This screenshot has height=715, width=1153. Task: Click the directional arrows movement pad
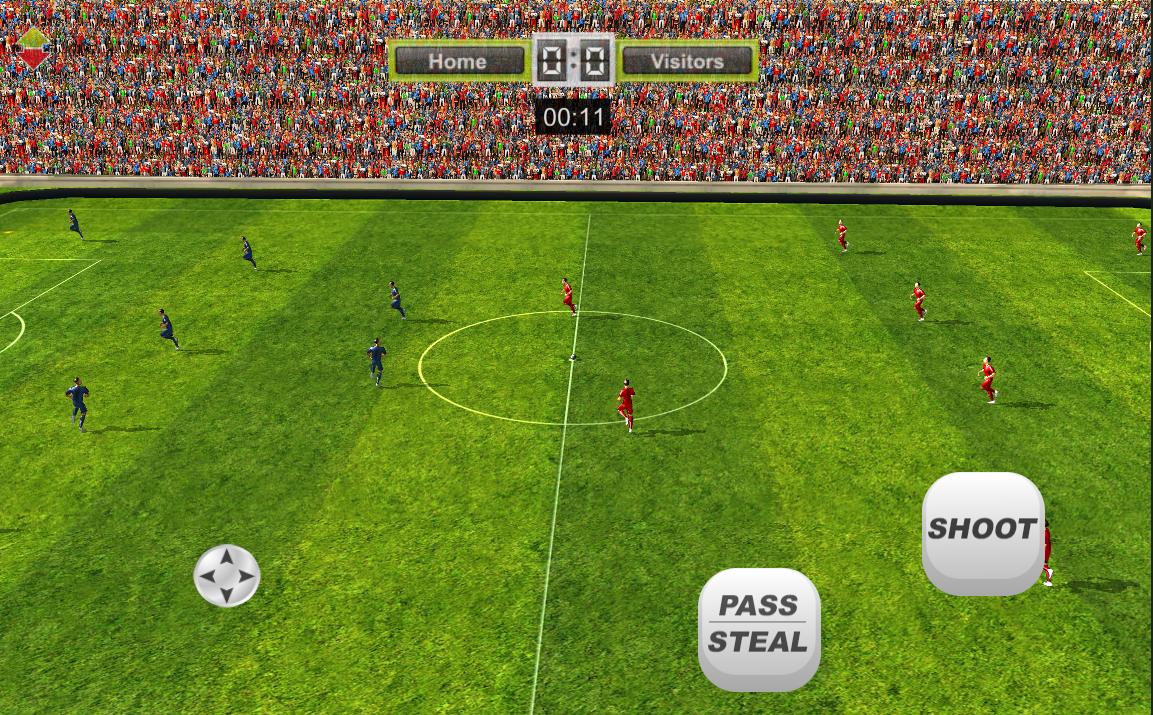point(227,576)
